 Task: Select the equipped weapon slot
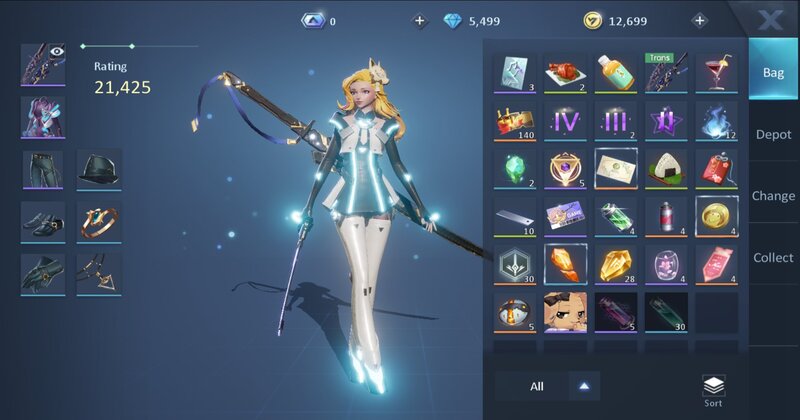click(43, 64)
